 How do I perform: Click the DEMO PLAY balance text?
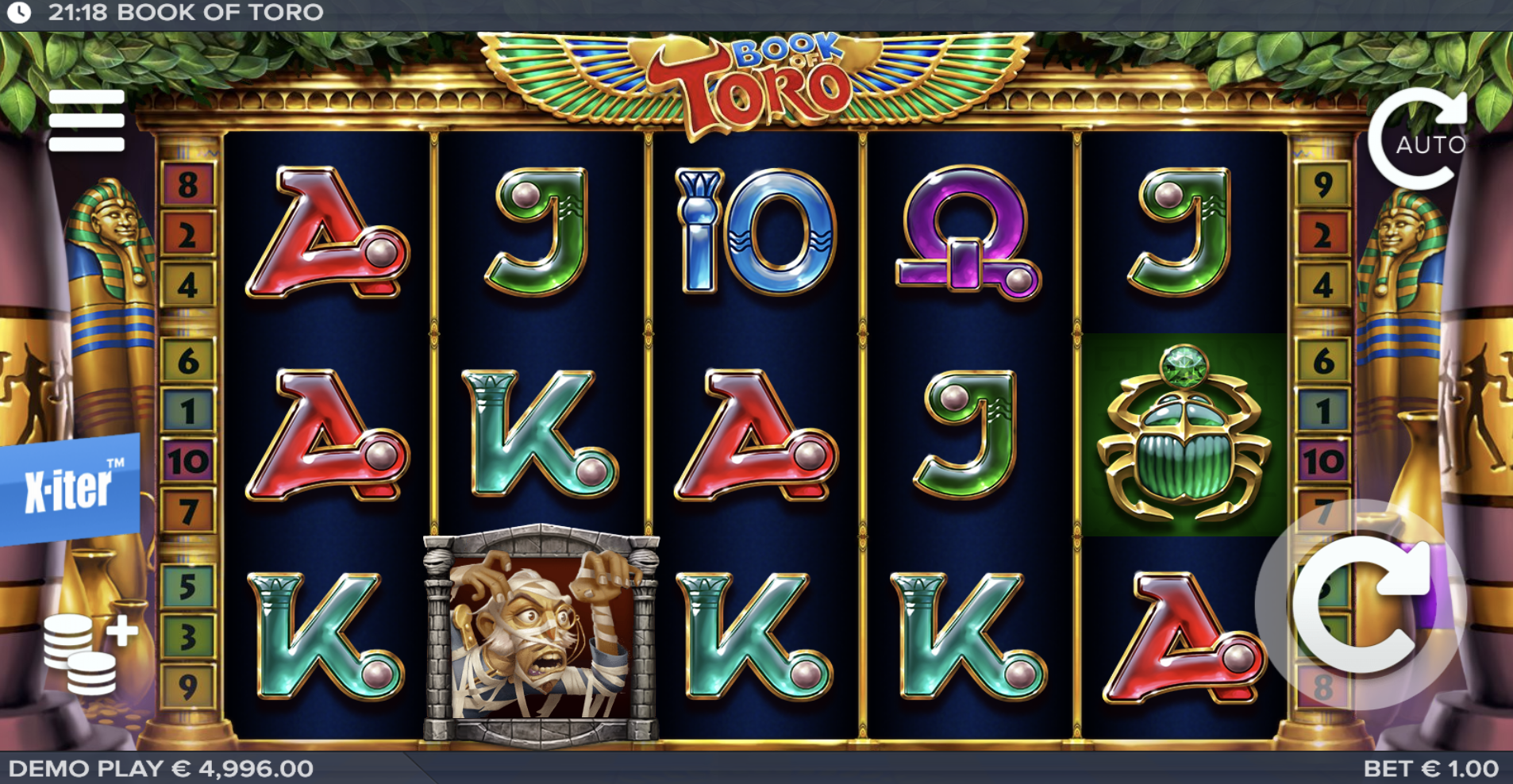[x=159, y=767]
